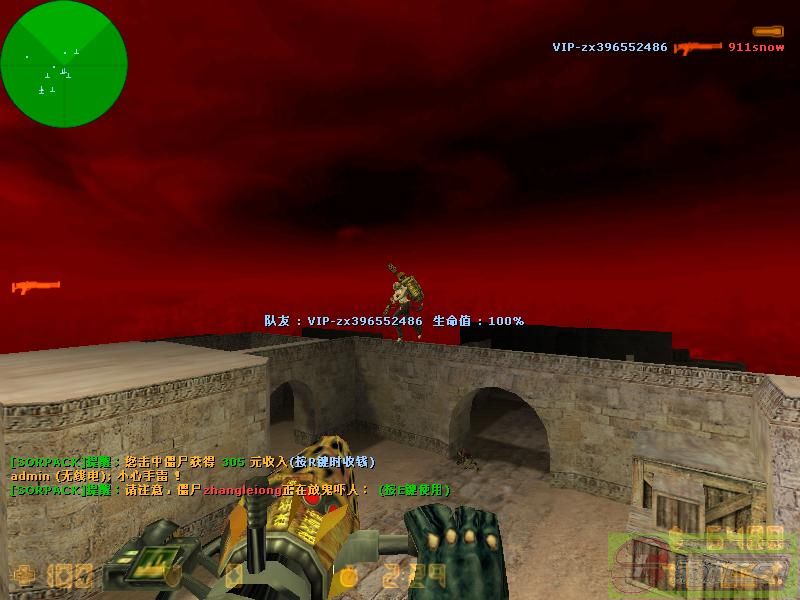Click the orange ammo icon above kill feed
Screen dimensions: 800x600
tap(768, 31)
